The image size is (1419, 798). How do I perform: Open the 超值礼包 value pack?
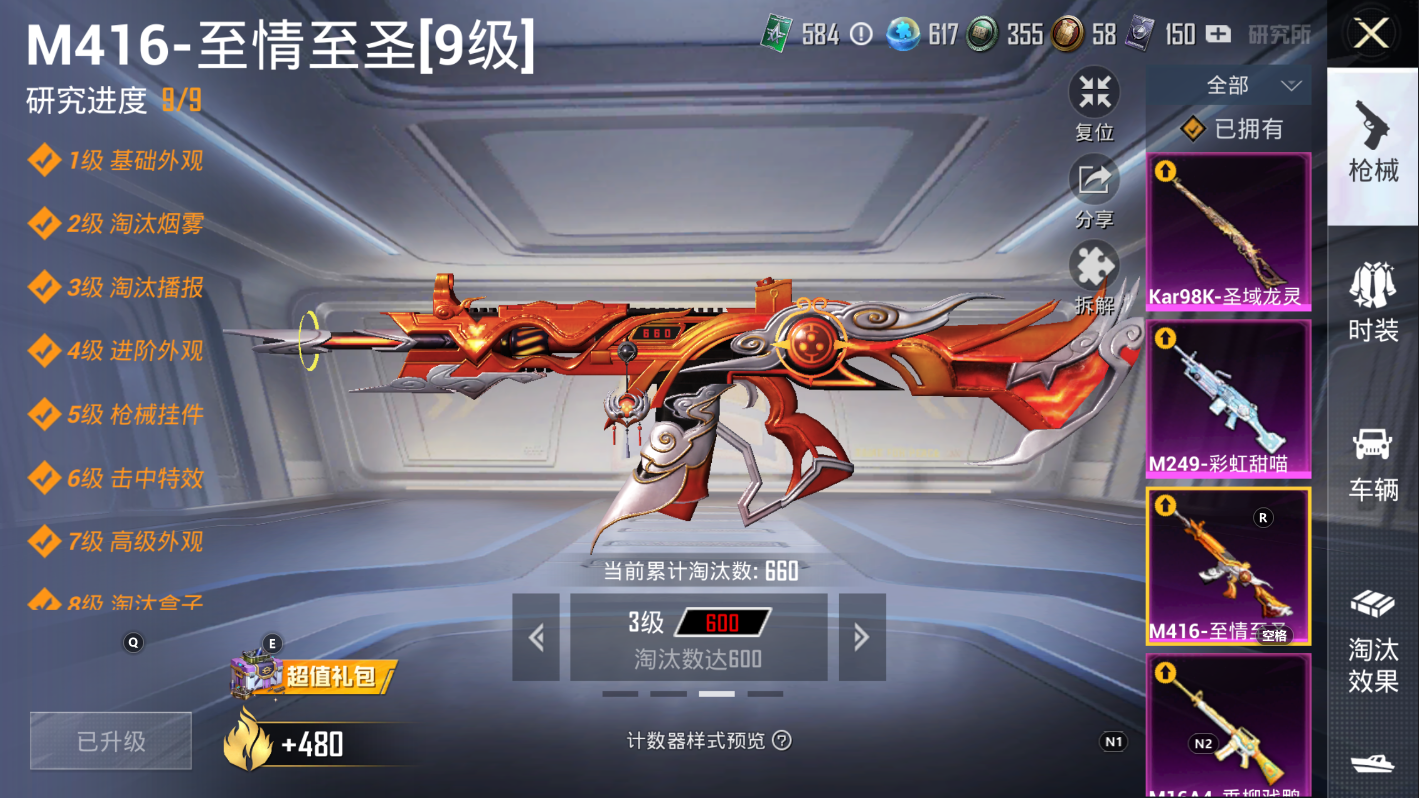(x=313, y=677)
